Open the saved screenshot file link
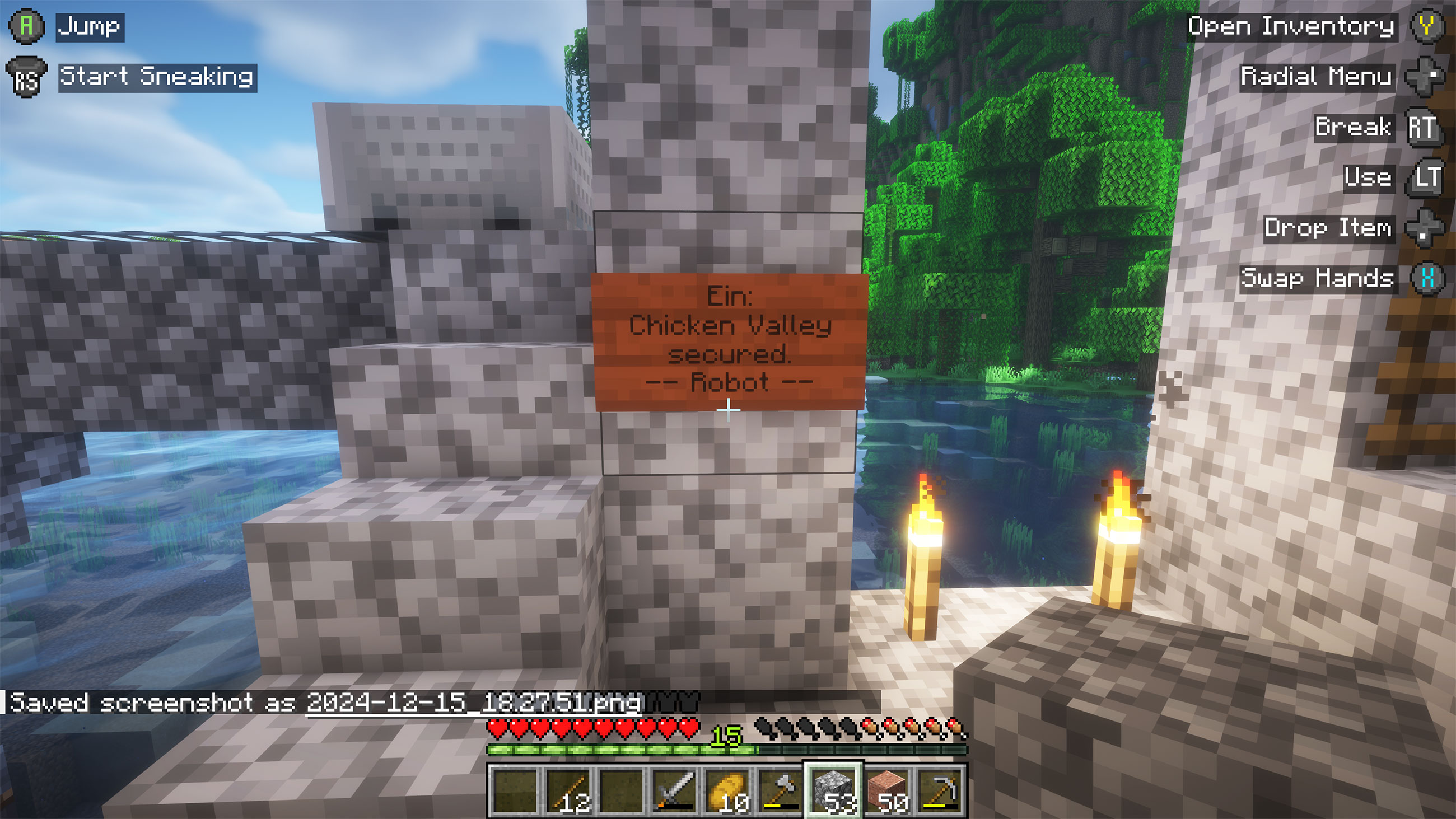Image resolution: width=1456 pixels, height=819 pixels. (474, 703)
